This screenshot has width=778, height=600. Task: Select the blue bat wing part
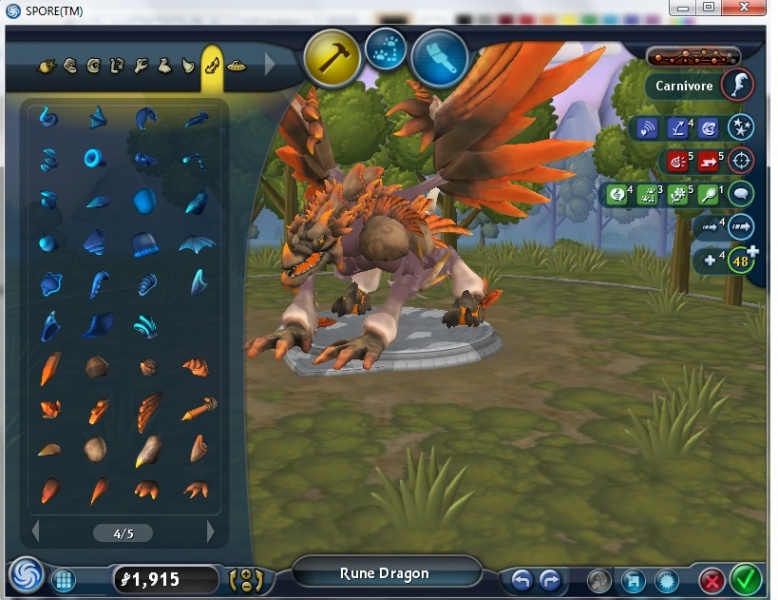[196, 243]
